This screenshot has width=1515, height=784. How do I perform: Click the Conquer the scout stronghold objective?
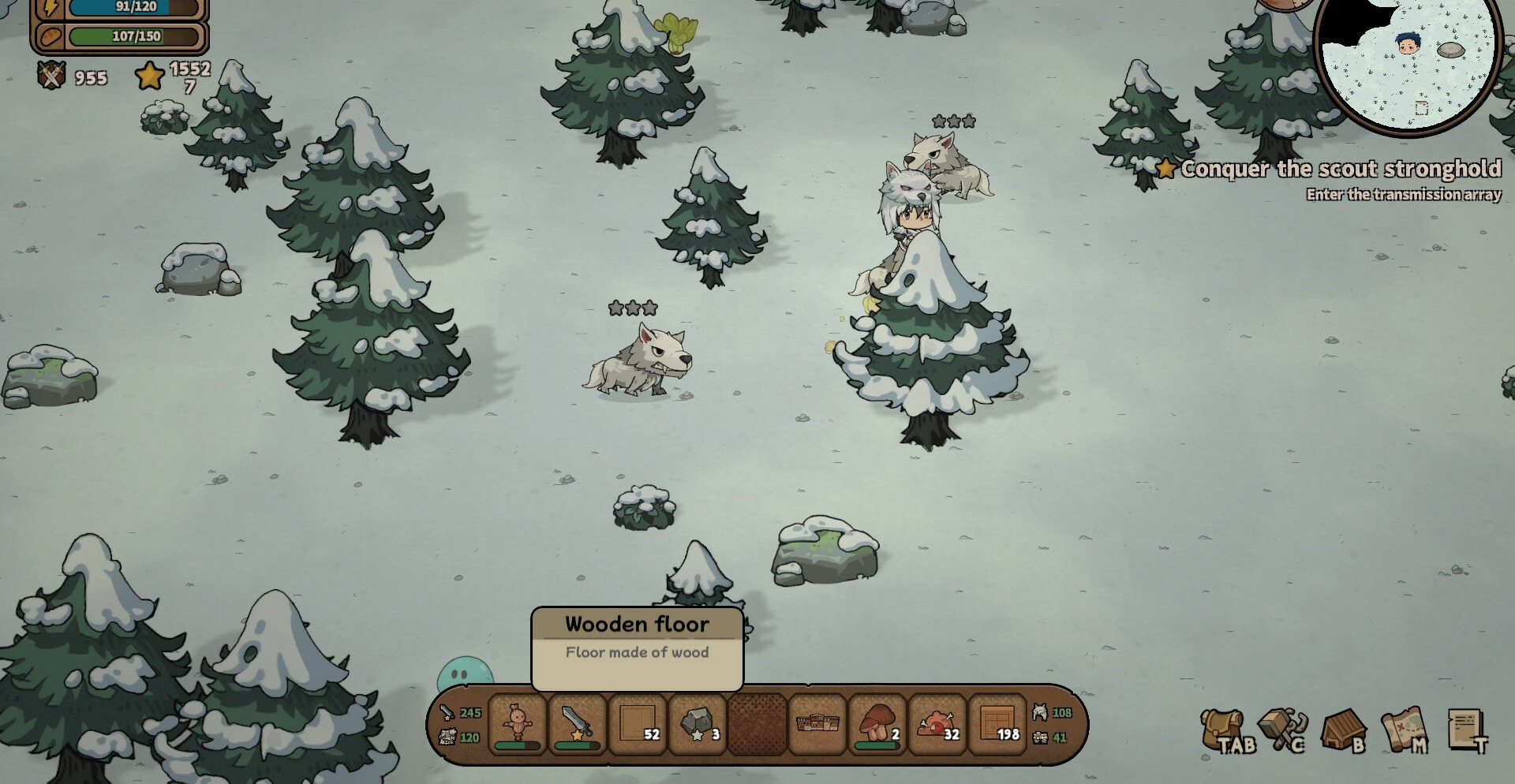1339,169
